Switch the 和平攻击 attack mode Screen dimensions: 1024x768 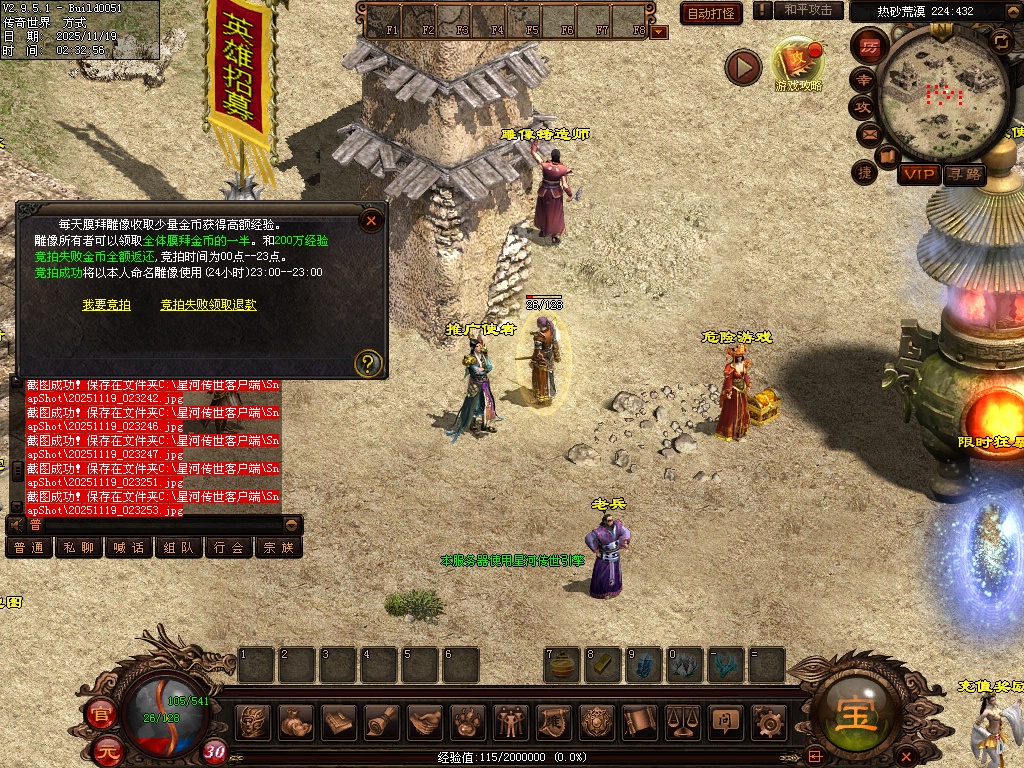point(808,10)
